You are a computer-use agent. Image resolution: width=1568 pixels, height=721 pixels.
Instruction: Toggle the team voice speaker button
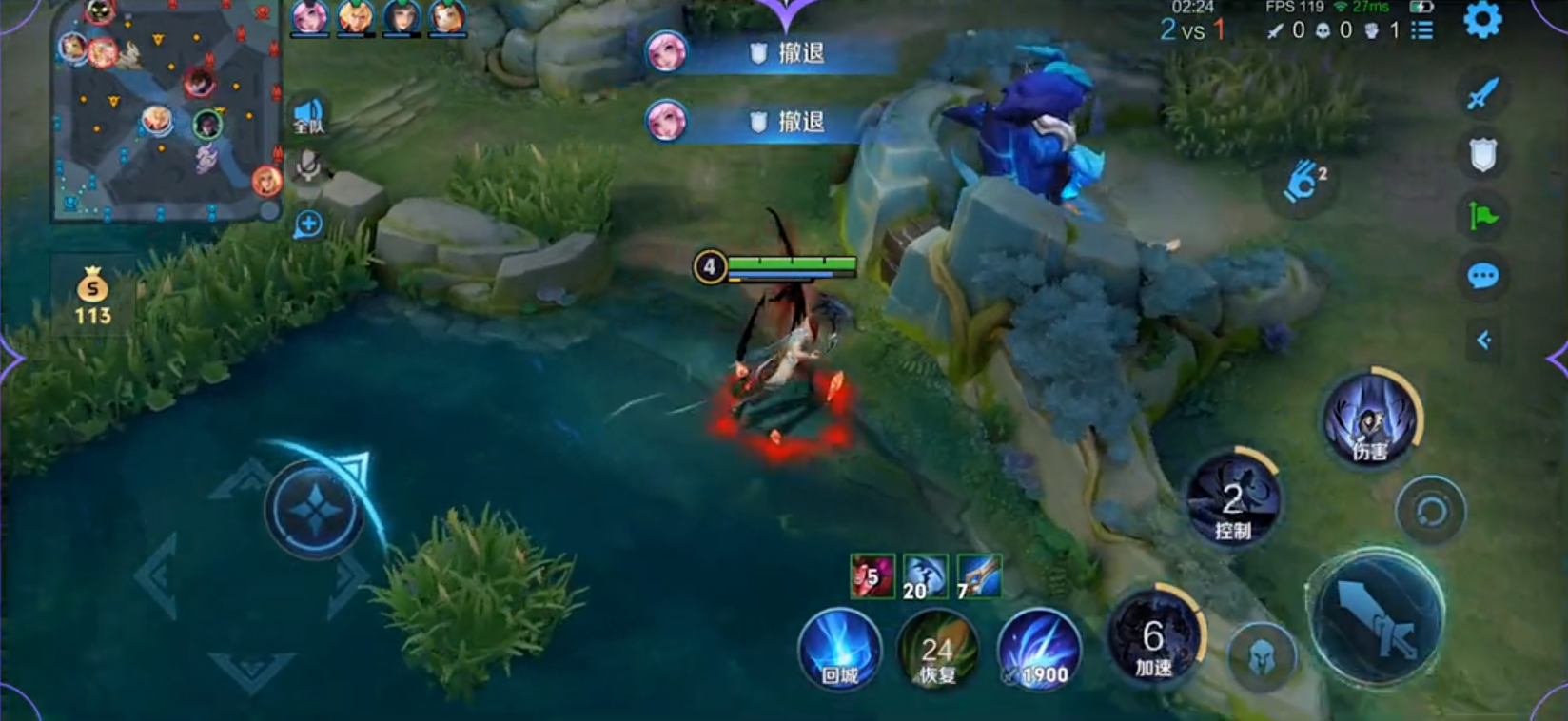coord(308,116)
